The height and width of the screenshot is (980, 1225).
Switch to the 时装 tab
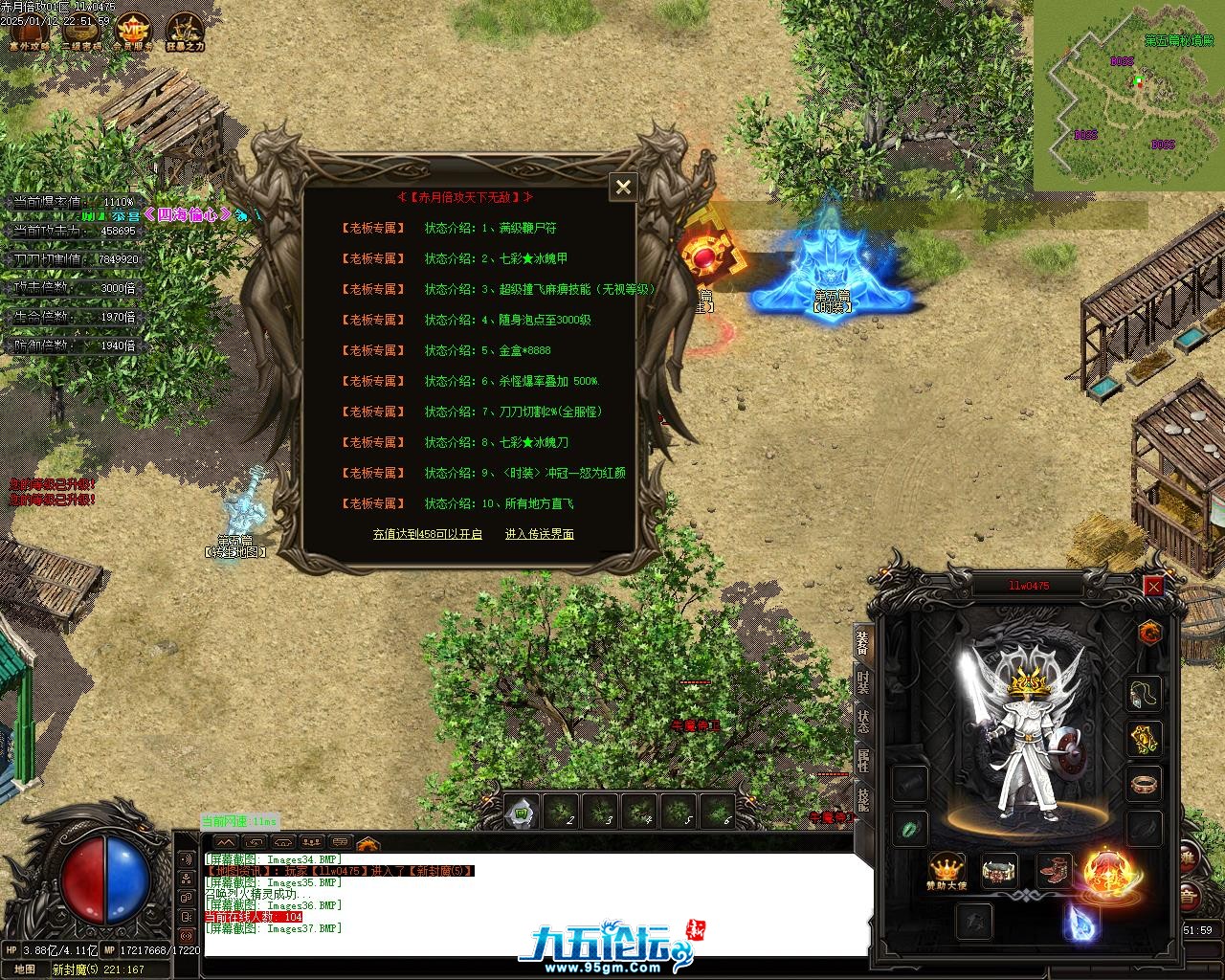coord(862,684)
